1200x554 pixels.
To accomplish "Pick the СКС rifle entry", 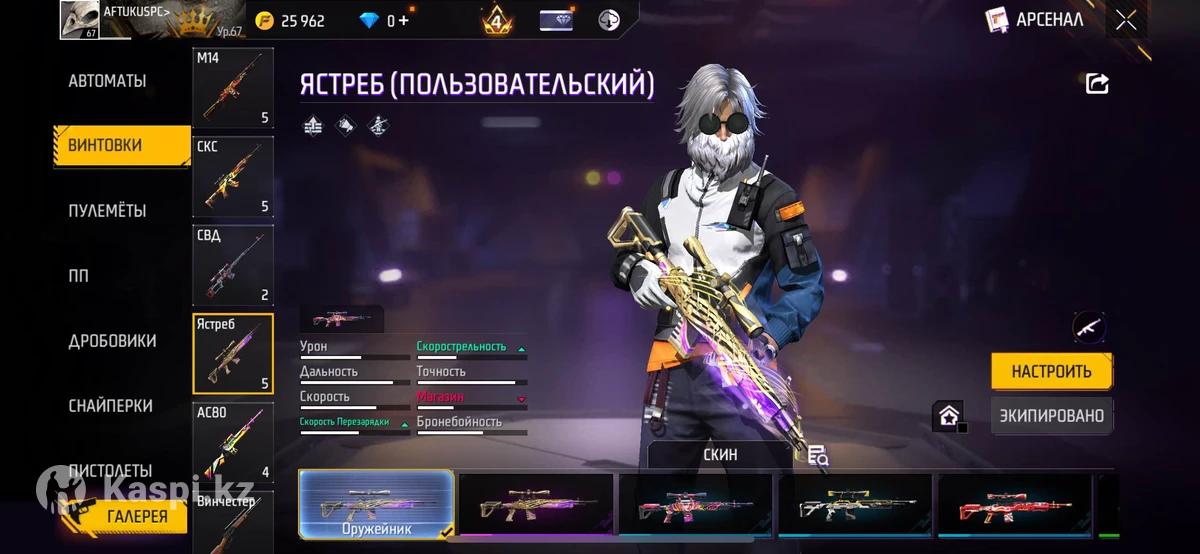I will [x=232, y=178].
